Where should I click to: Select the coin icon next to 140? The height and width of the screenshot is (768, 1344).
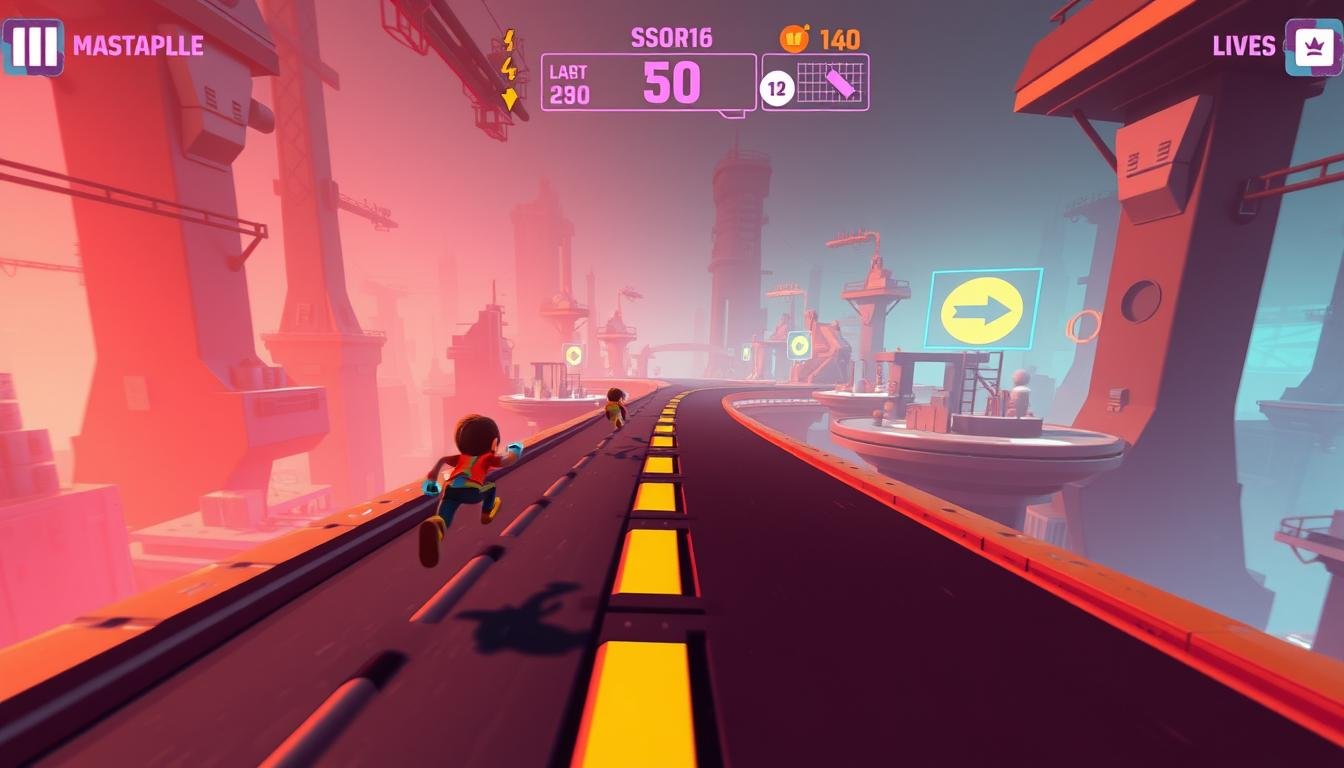pos(795,37)
